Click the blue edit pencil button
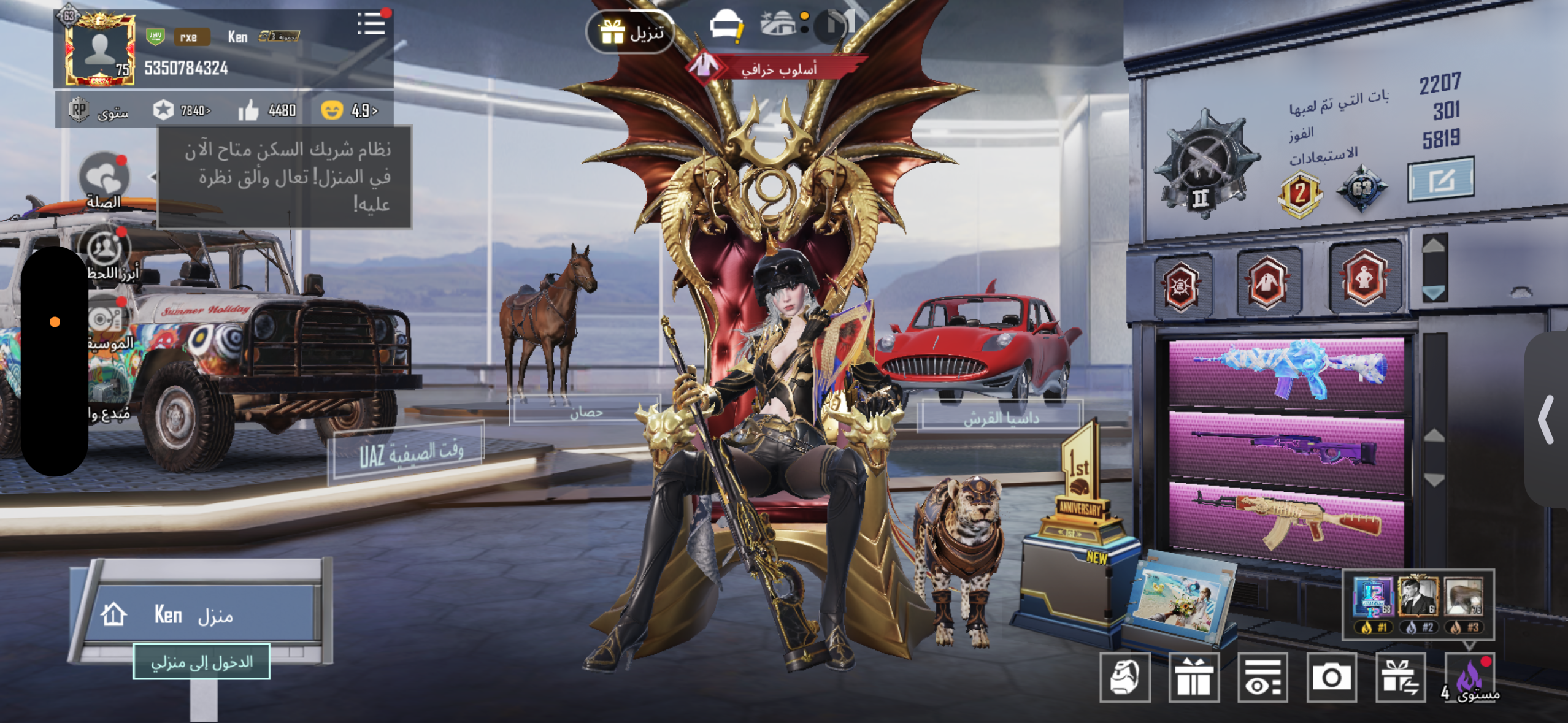 click(x=1440, y=180)
